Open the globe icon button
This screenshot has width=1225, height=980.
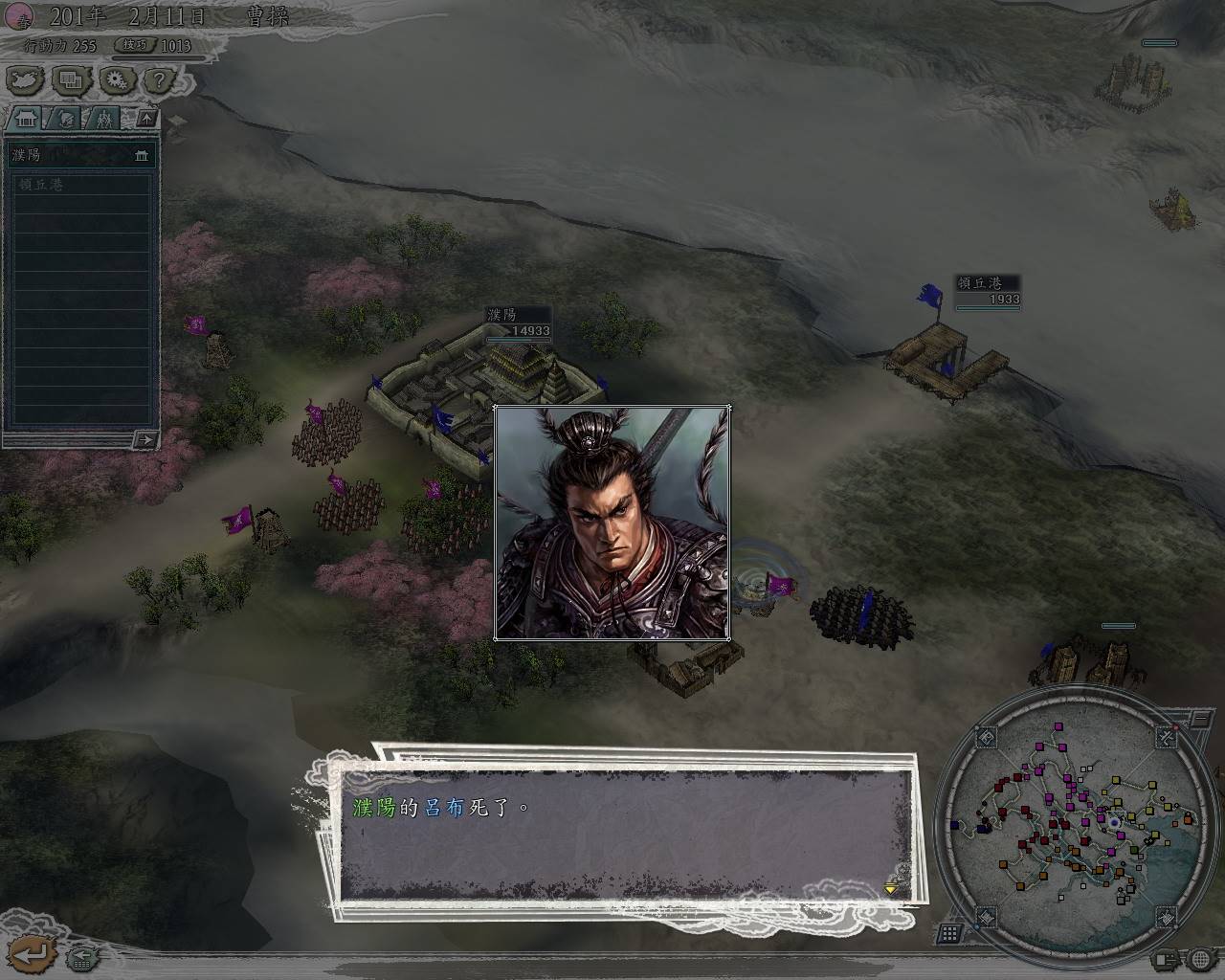pyautogui.click(x=1200, y=958)
